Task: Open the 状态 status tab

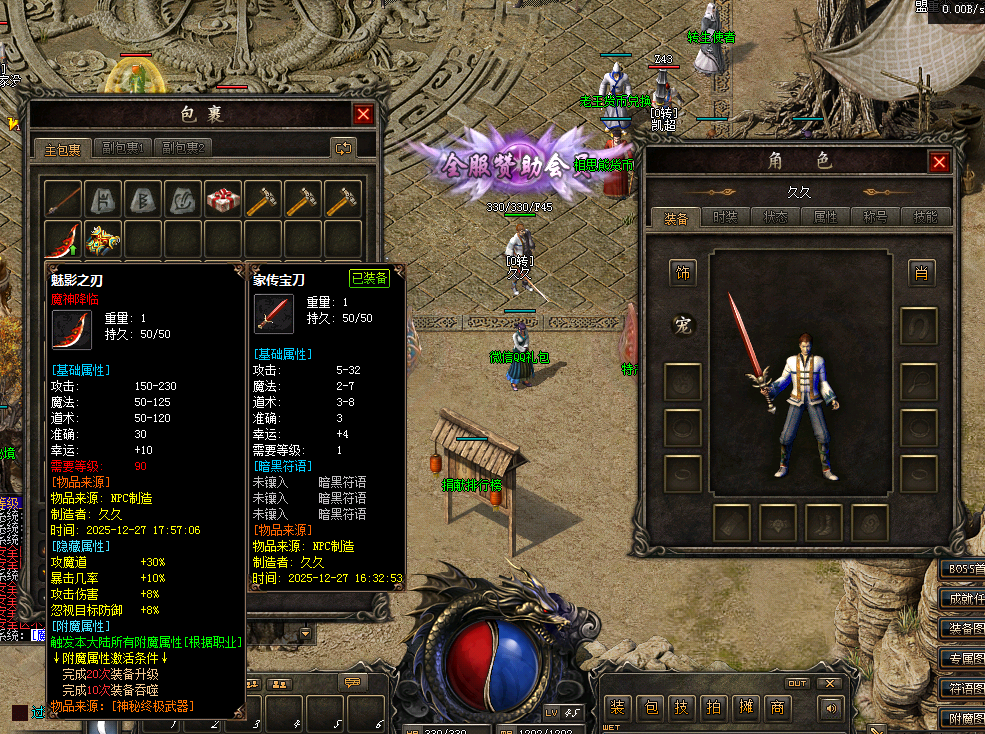Action: [x=776, y=217]
